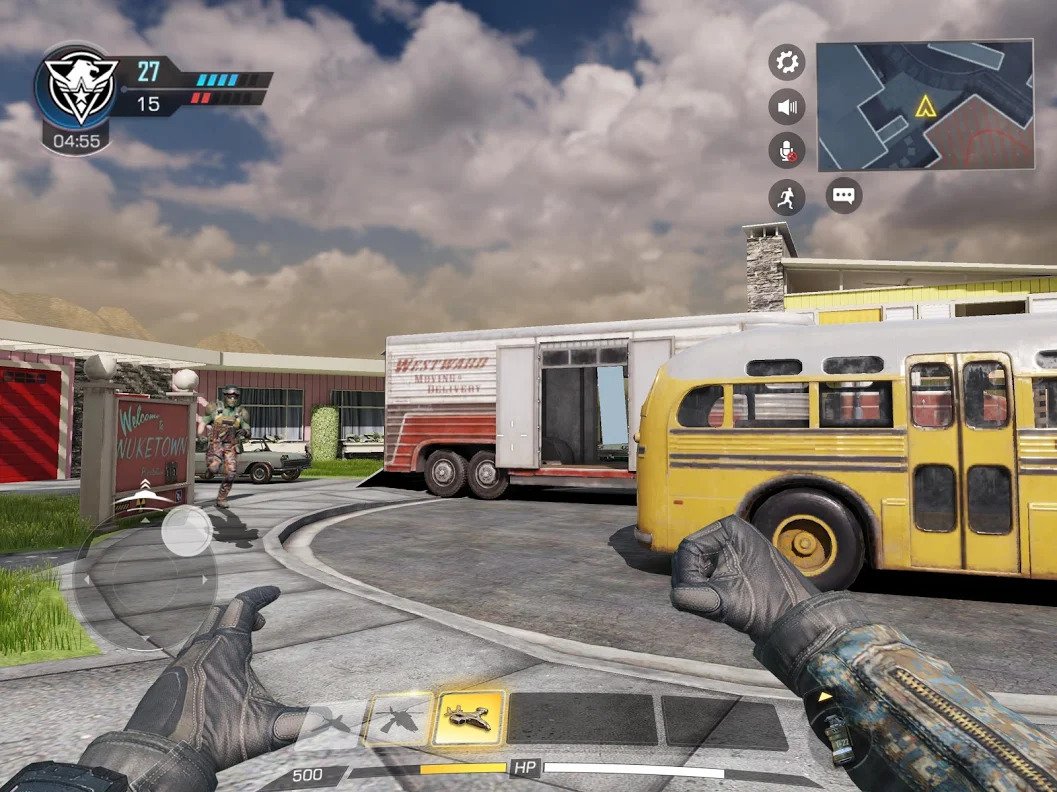Open the quick chat bubble

point(844,195)
